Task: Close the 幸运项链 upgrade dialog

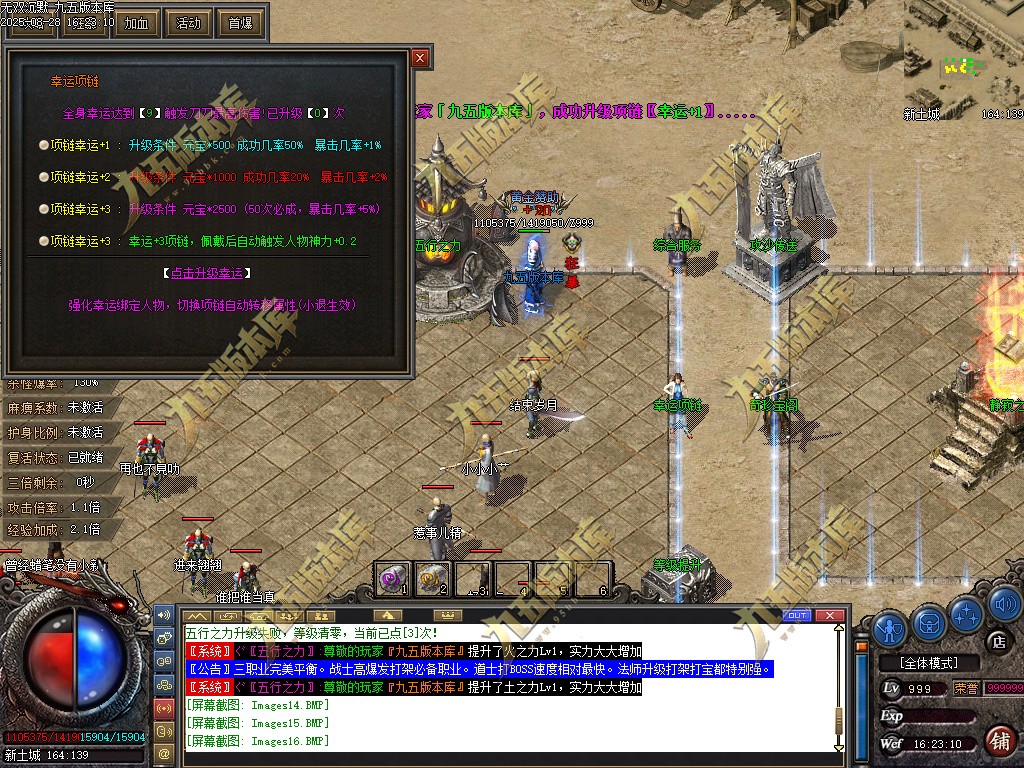Action: (420, 58)
